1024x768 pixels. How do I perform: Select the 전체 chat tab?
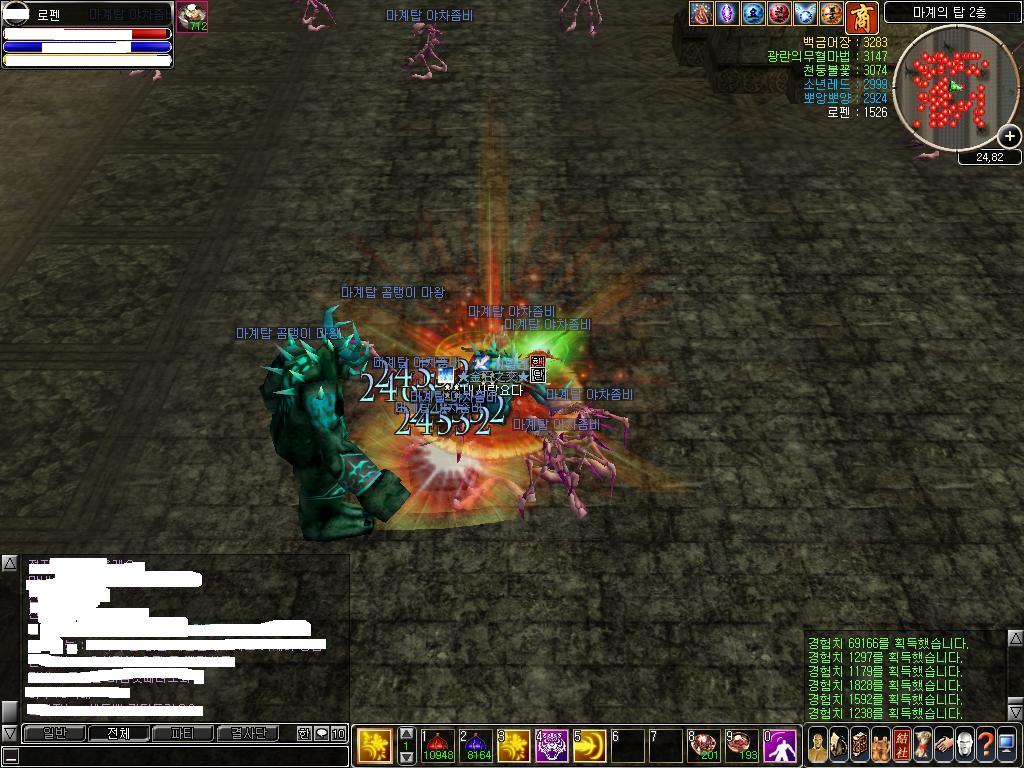coord(119,734)
